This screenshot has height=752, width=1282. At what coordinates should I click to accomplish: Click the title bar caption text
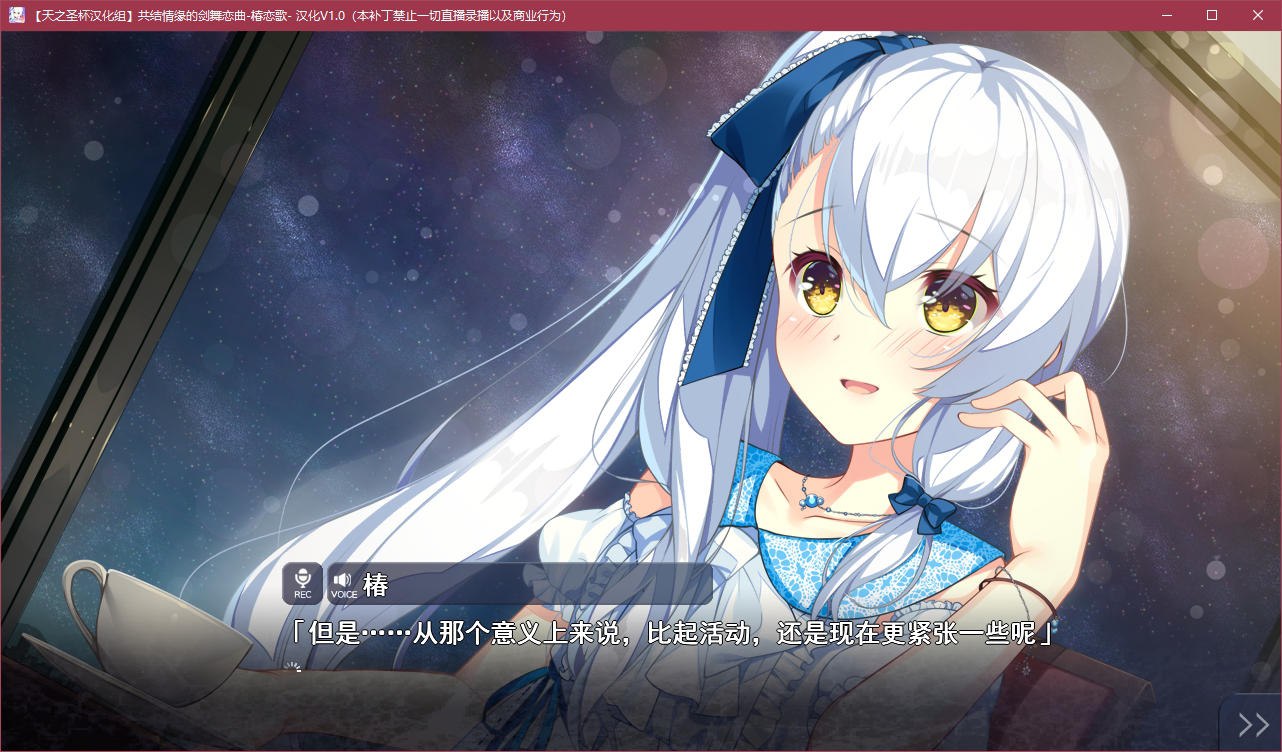point(300,15)
